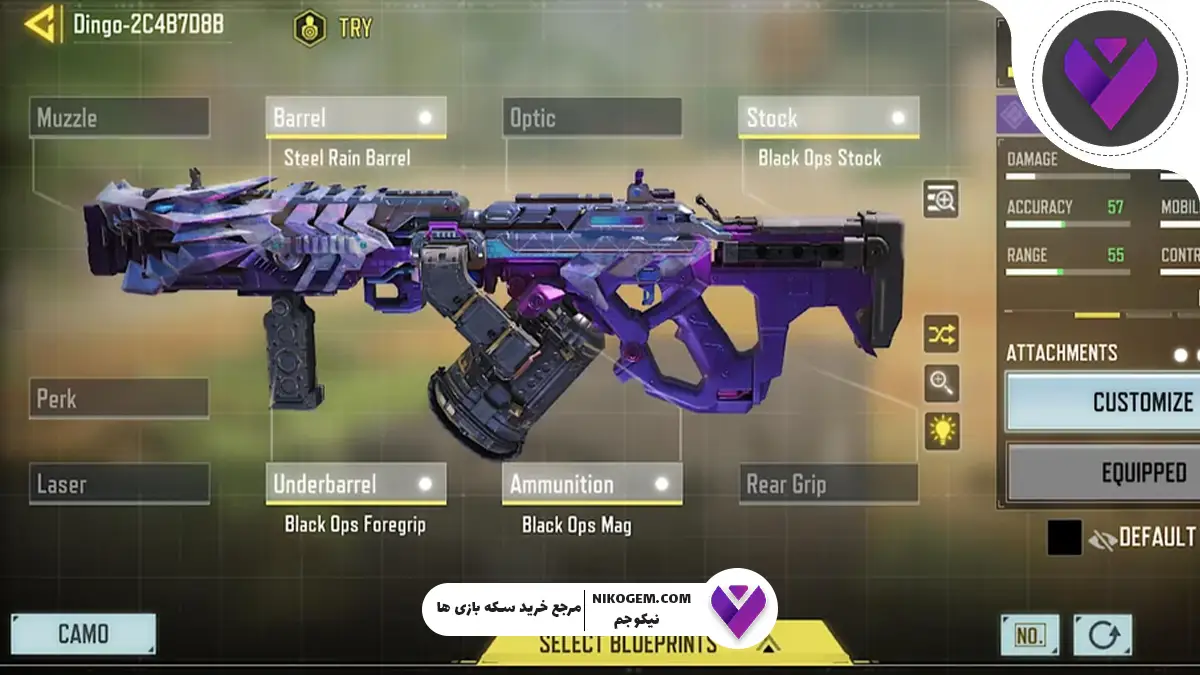Image resolution: width=1200 pixels, height=675 pixels.
Task: Open the Ammunition attachment slot
Action: (x=592, y=485)
